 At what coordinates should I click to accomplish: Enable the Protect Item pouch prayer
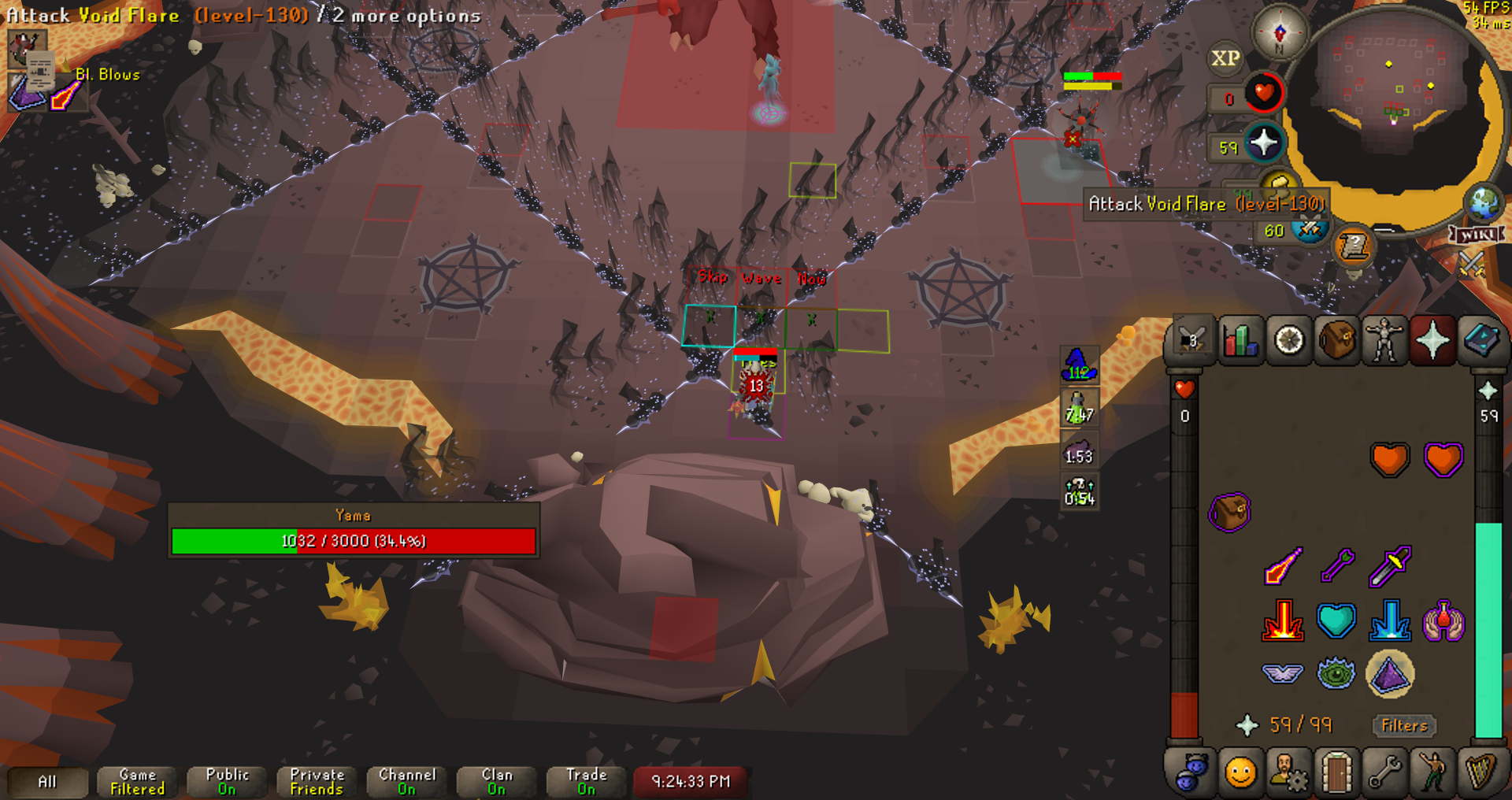point(1229,513)
